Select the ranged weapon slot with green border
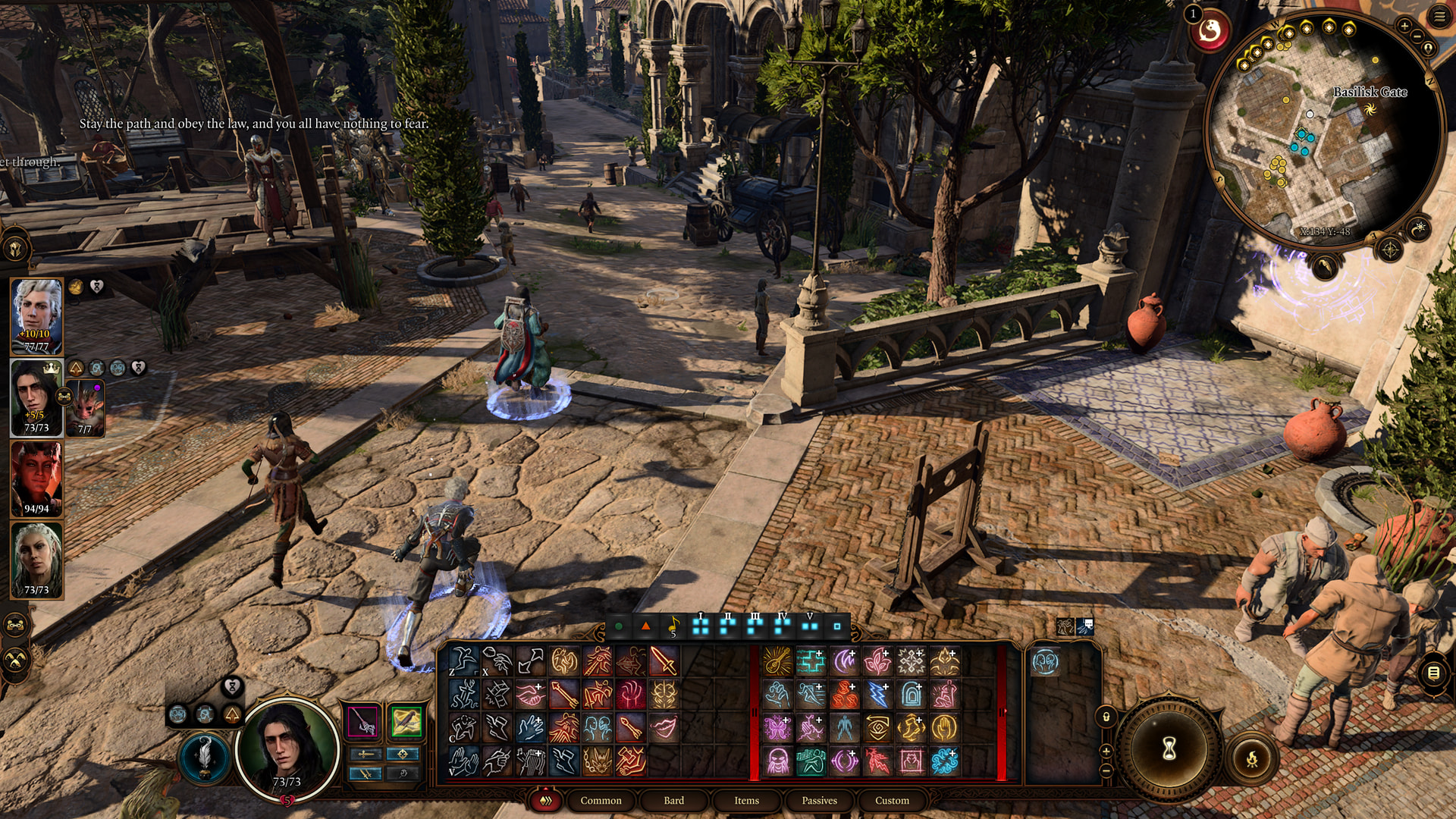The height and width of the screenshot is (819, 1456). tap(406, 721)
